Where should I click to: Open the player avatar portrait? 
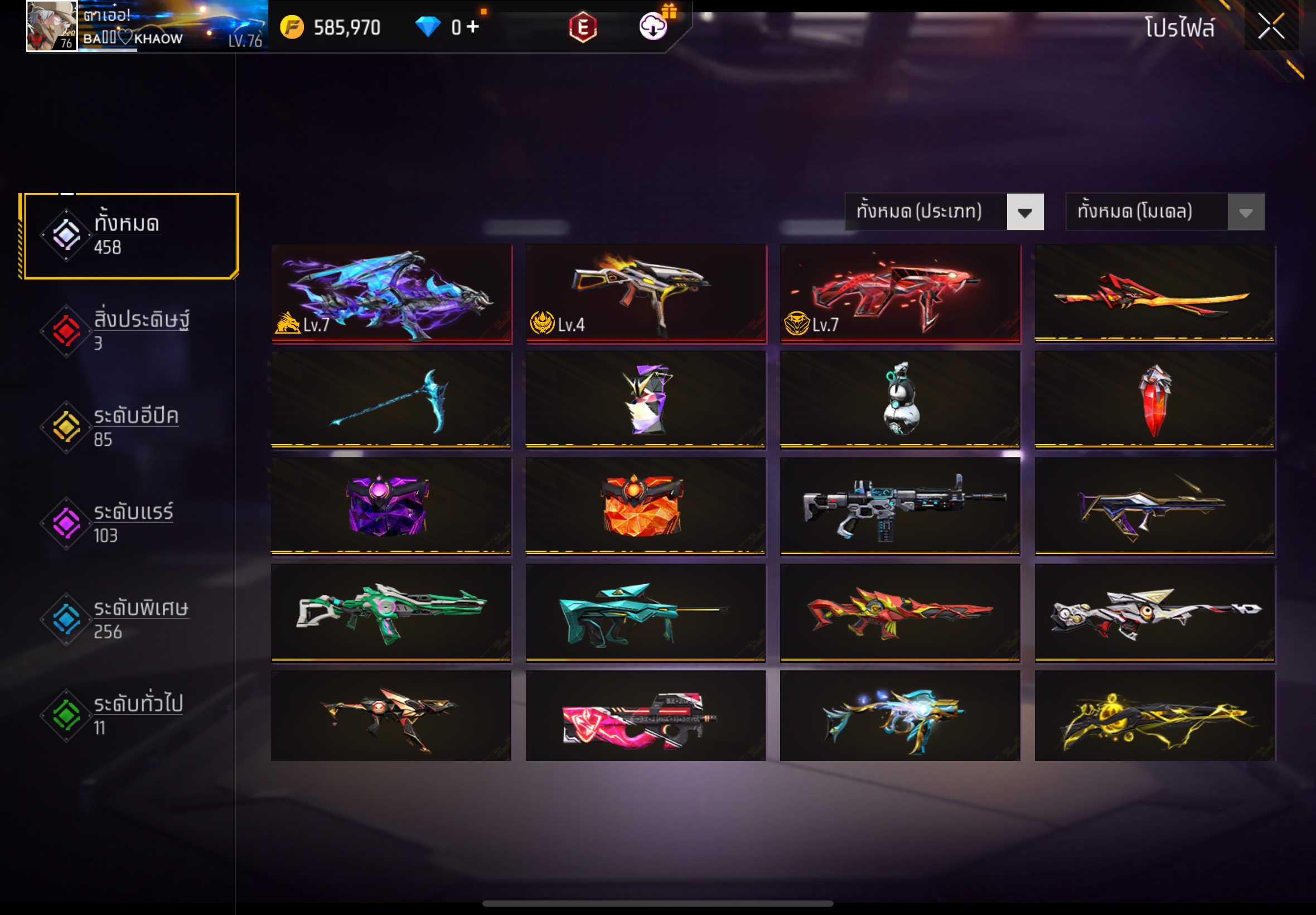(x=51, y=26)
